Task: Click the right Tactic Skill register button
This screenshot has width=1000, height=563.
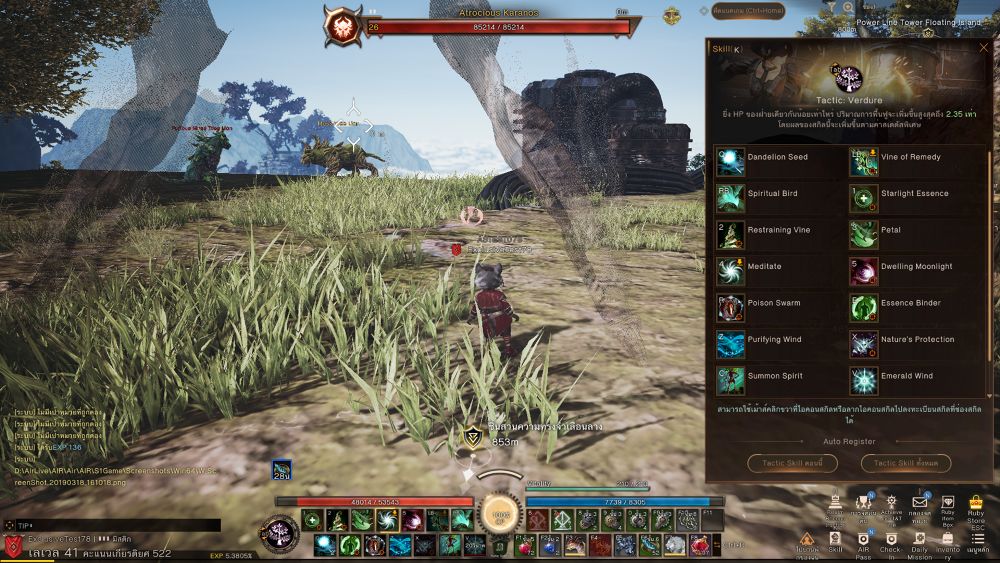Action: pos(906,463)
